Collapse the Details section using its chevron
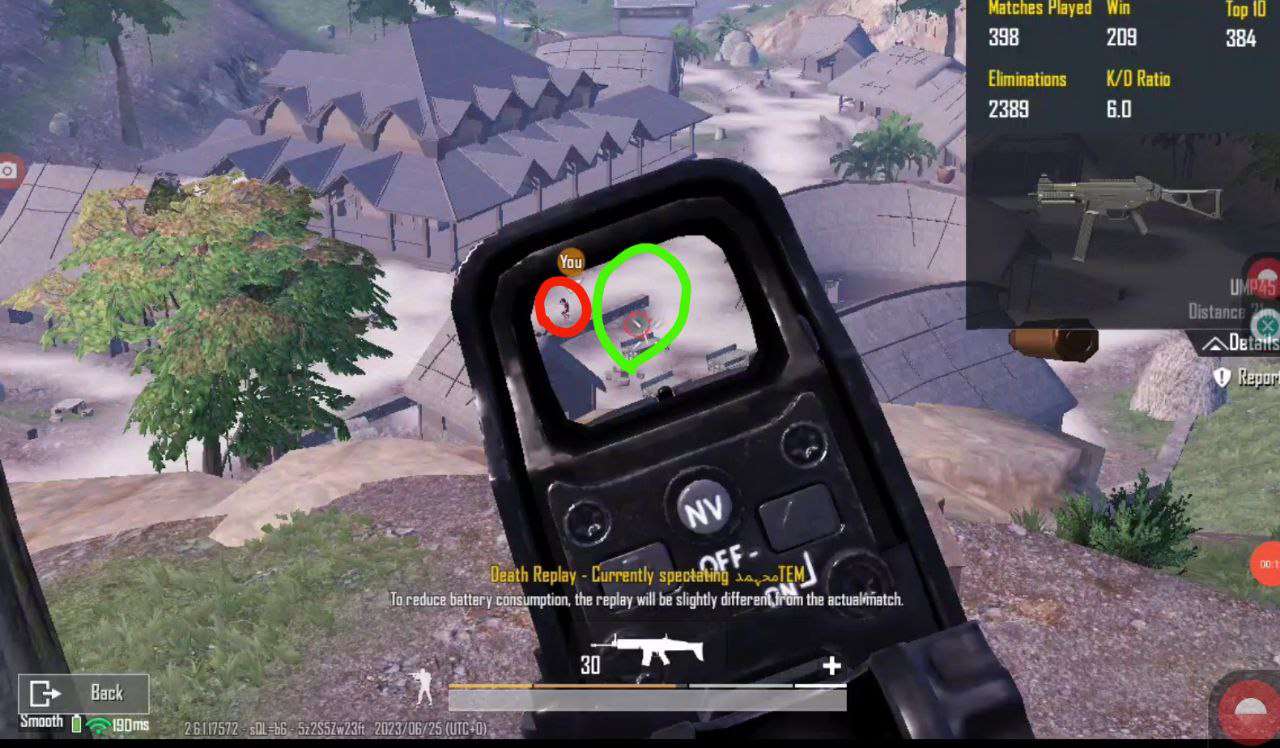Image resolution: width=1280 pixels, height=748 pixels. click(1213, 343)
